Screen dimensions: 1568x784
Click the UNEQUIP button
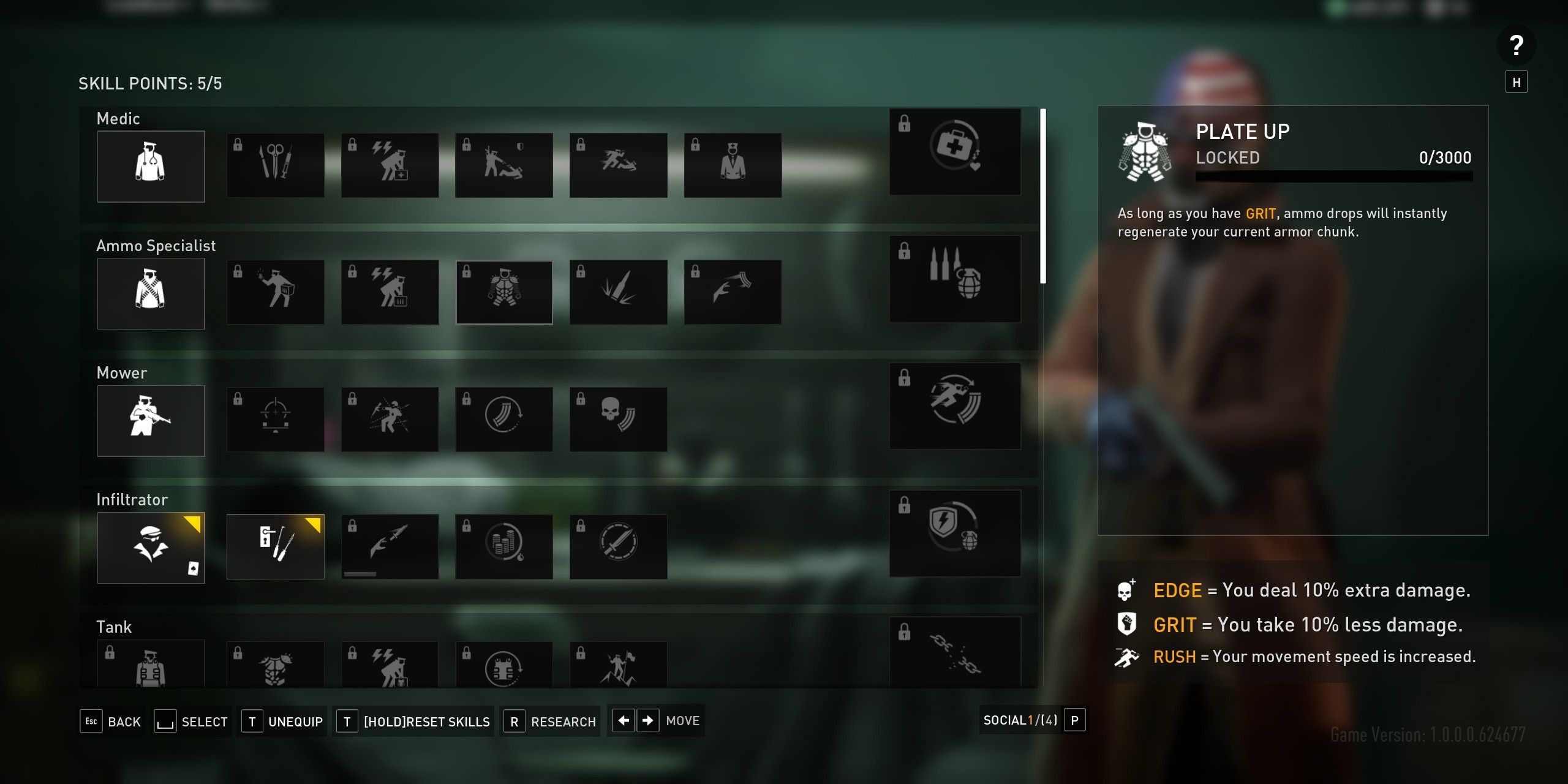[296, 722]
